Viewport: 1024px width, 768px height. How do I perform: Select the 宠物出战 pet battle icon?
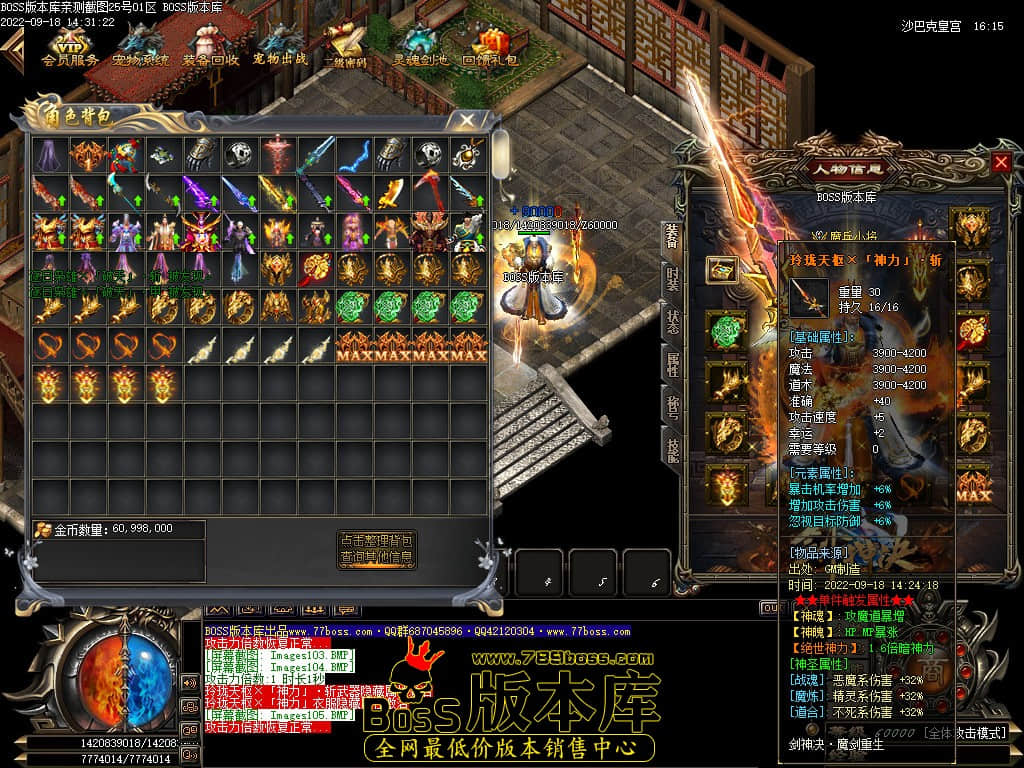click(x=280, y=44)
